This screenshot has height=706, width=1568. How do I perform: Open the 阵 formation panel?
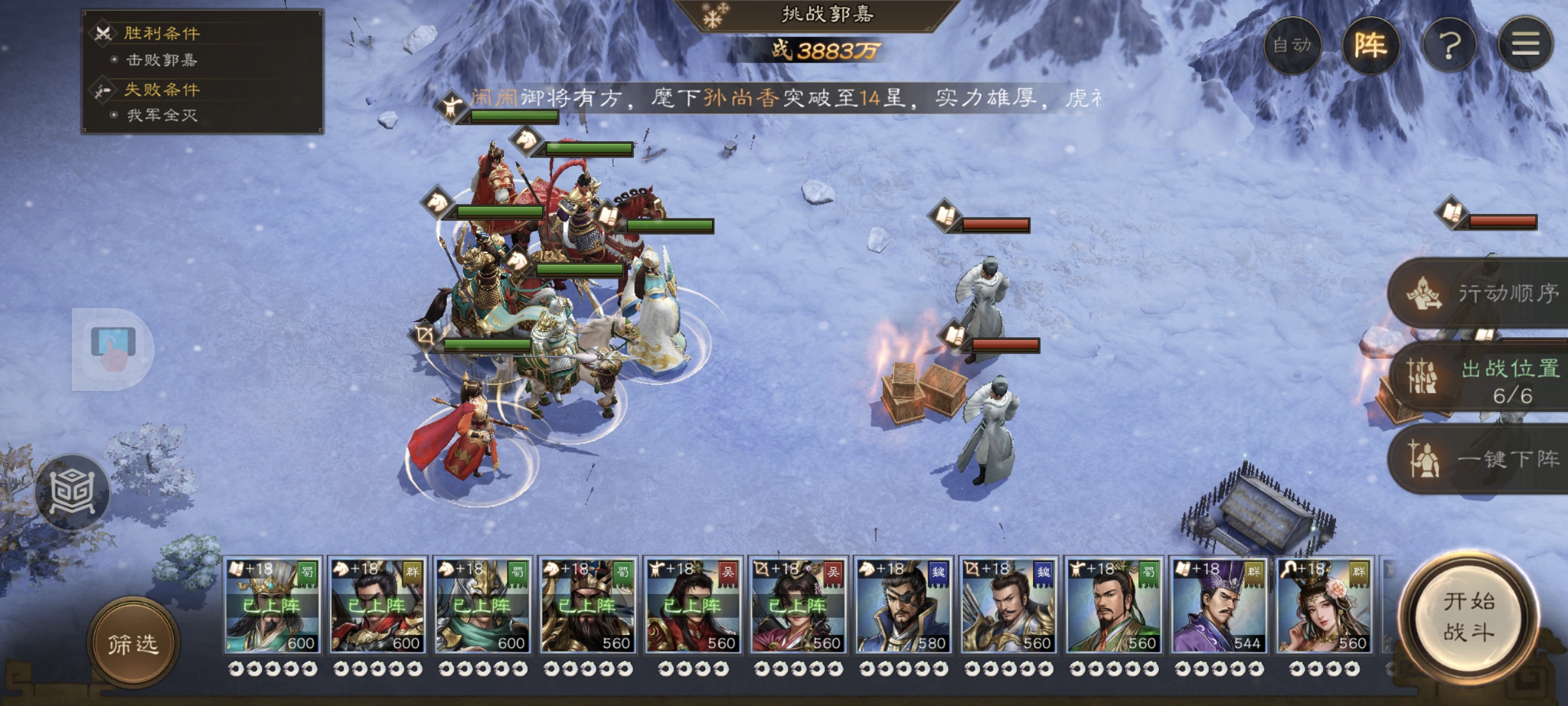(x=1370, y=45)
